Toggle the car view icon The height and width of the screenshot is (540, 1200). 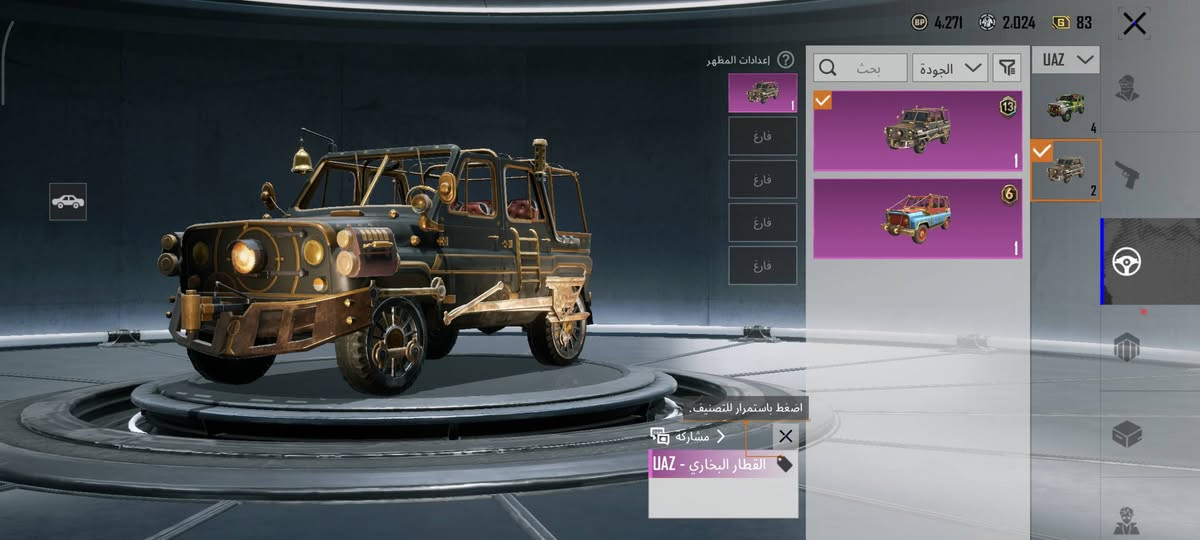click(x=68, y=202)
